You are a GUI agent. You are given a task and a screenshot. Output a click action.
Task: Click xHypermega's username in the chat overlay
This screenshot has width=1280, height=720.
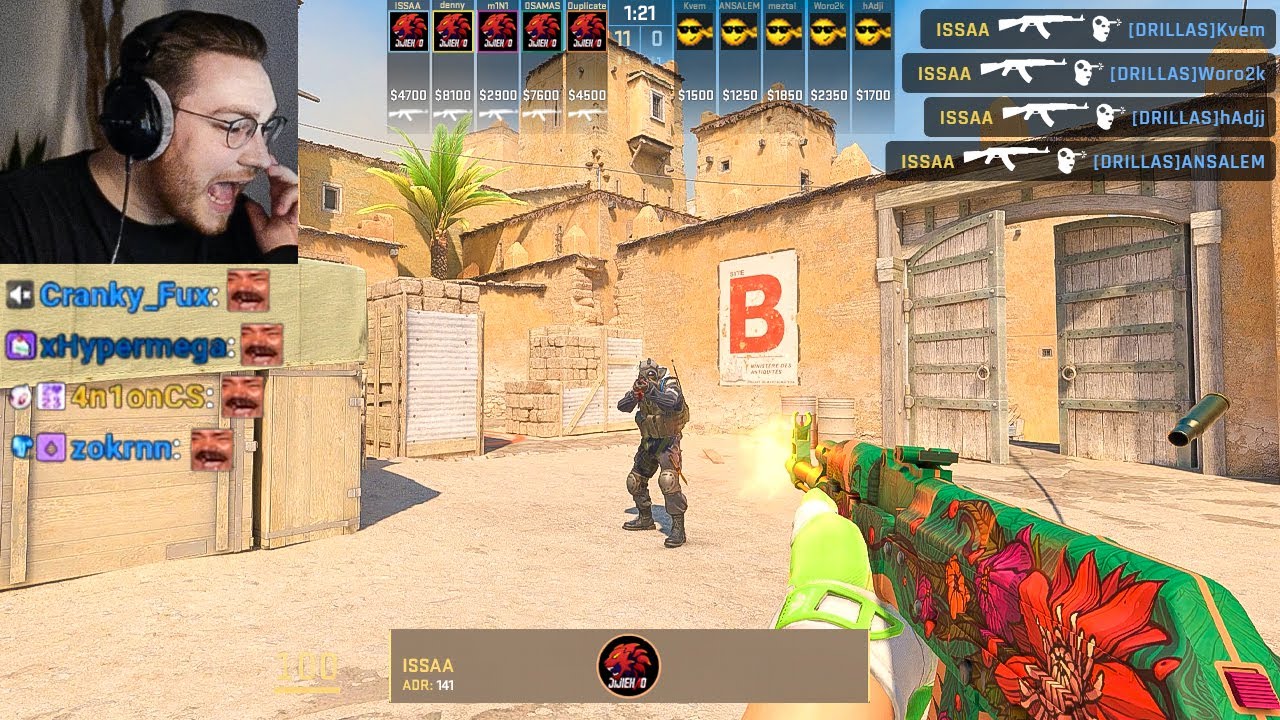tap(132, 346)
